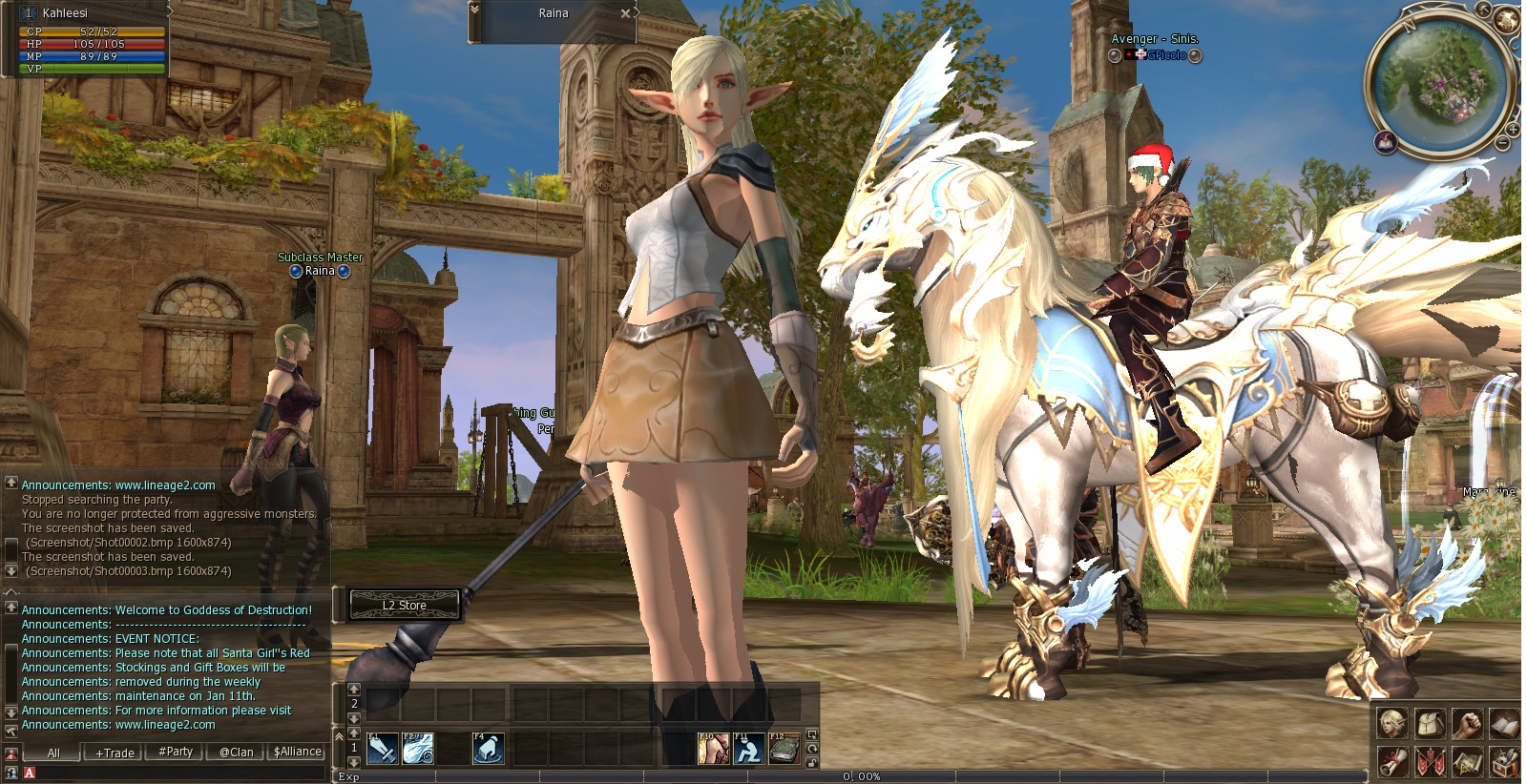Open the clan banners menu

[1430, 762]
